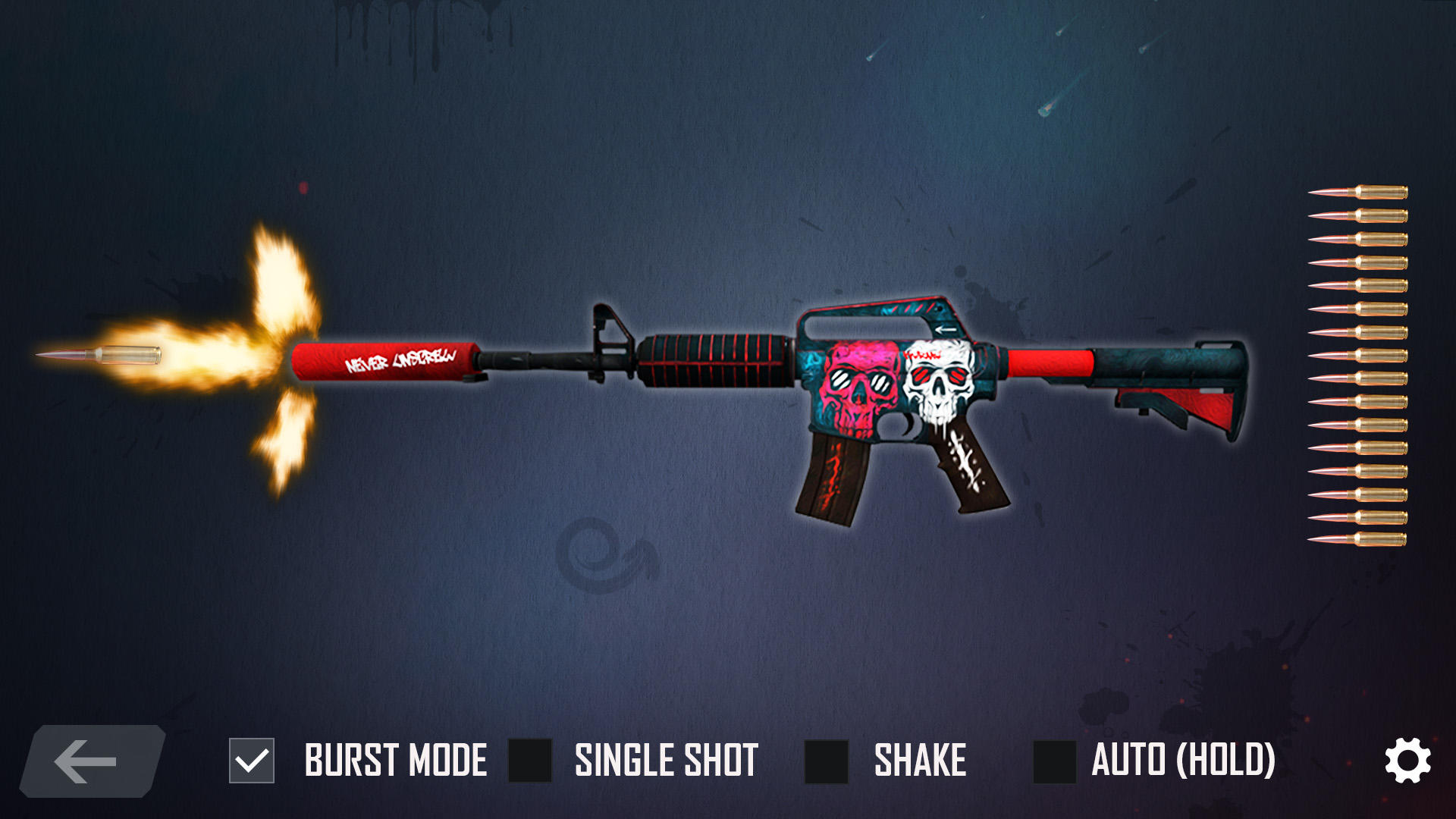Enable the Single Shot checkbox
The height and width of the screenshot is (819, 1456).
coord(530,761)
